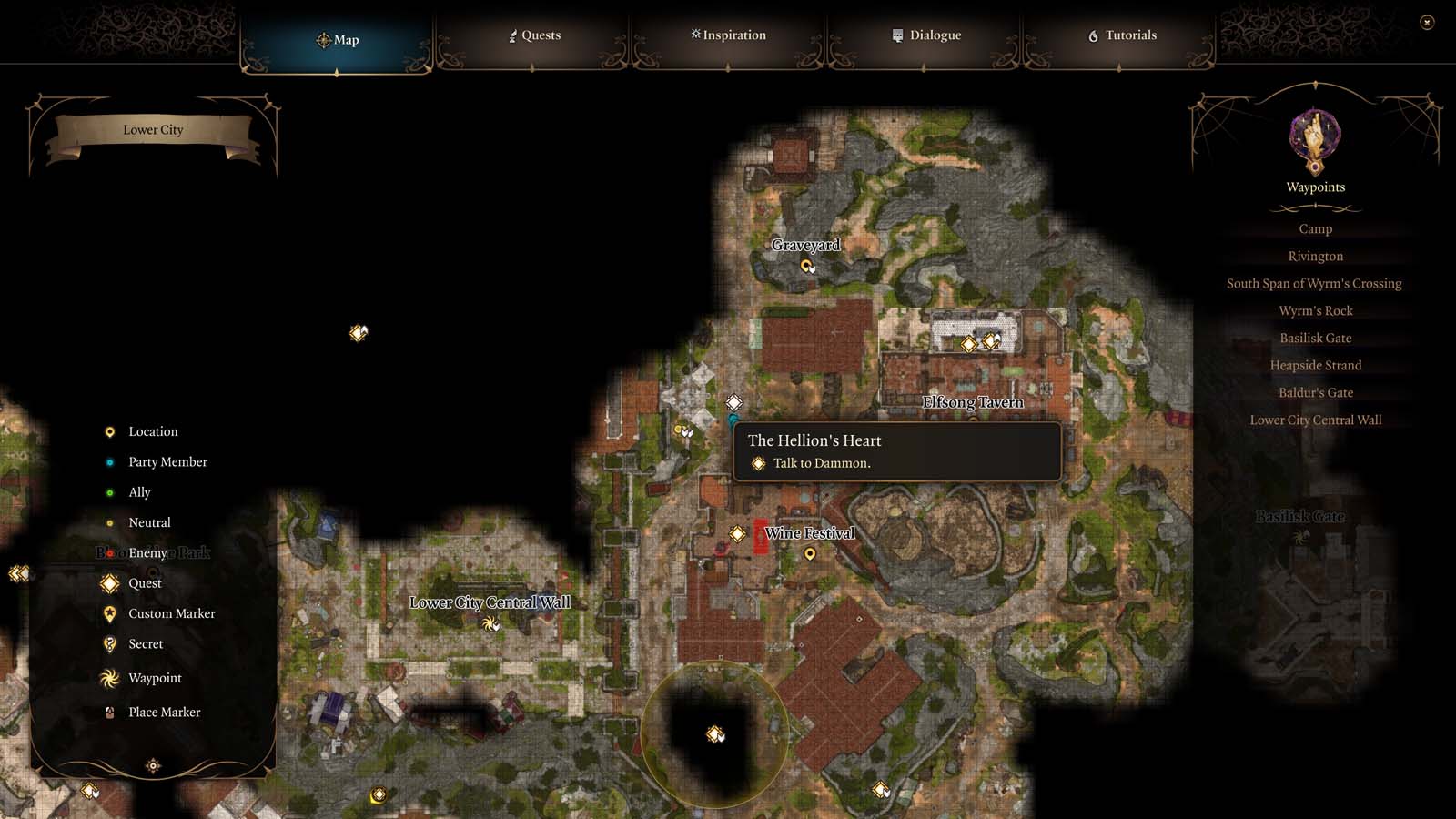
Task: Click the Place Marker icon in the legend
Action: coord(109,712)
